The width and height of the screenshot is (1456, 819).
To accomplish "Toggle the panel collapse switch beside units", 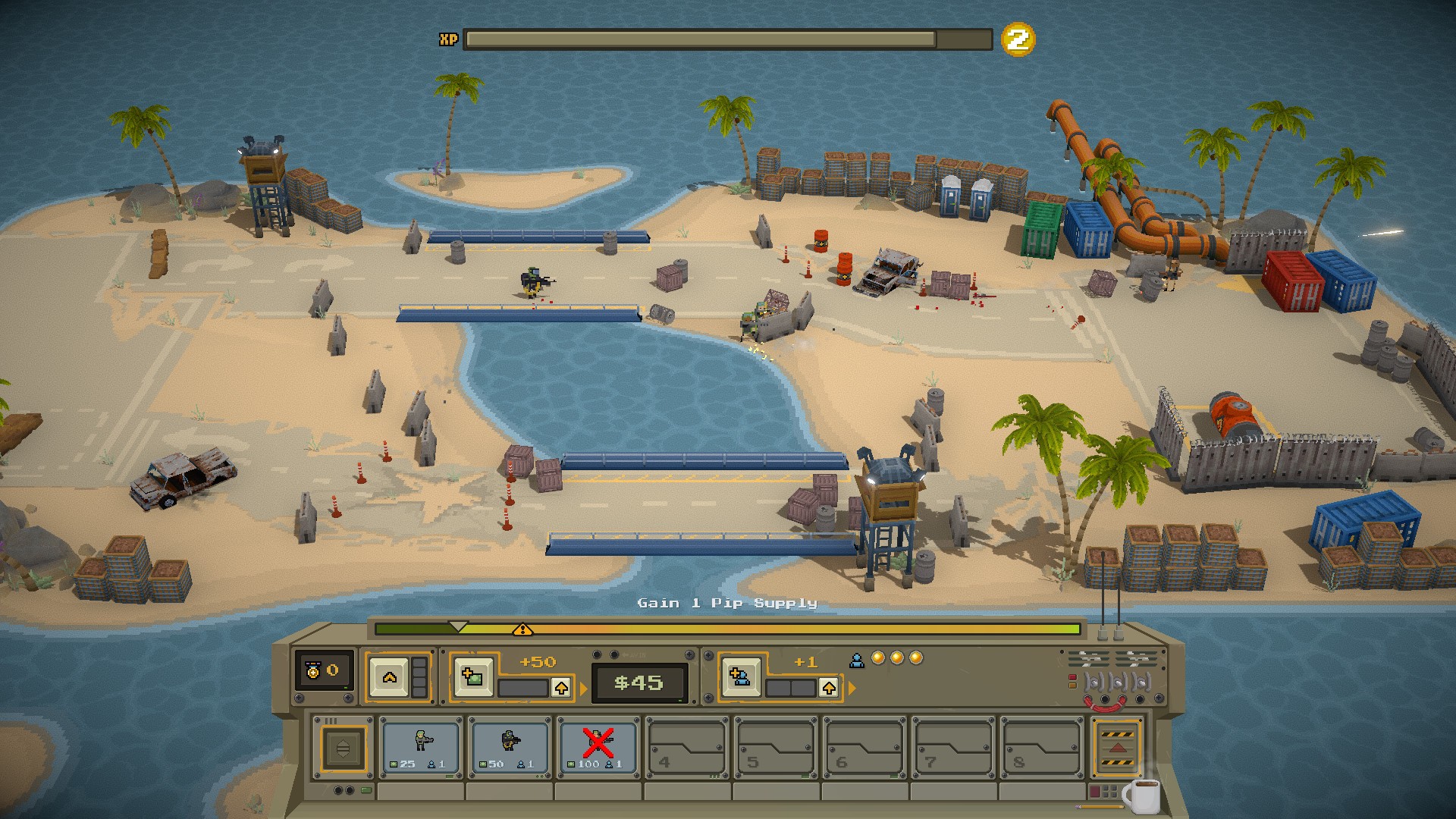I will click(343, 748).
